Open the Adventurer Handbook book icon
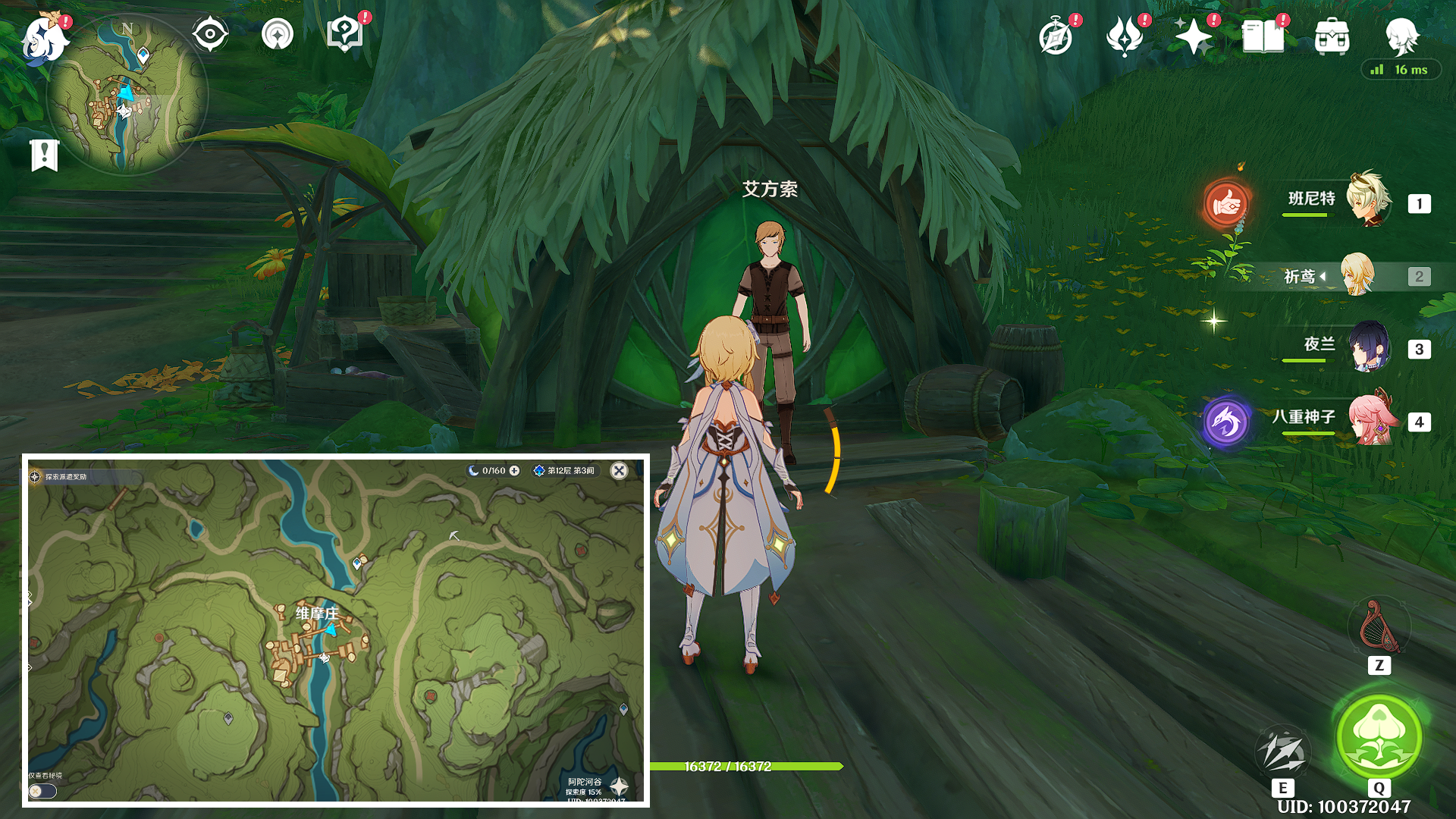The height and width of the screenshot is (819, 1456). 1263,36
